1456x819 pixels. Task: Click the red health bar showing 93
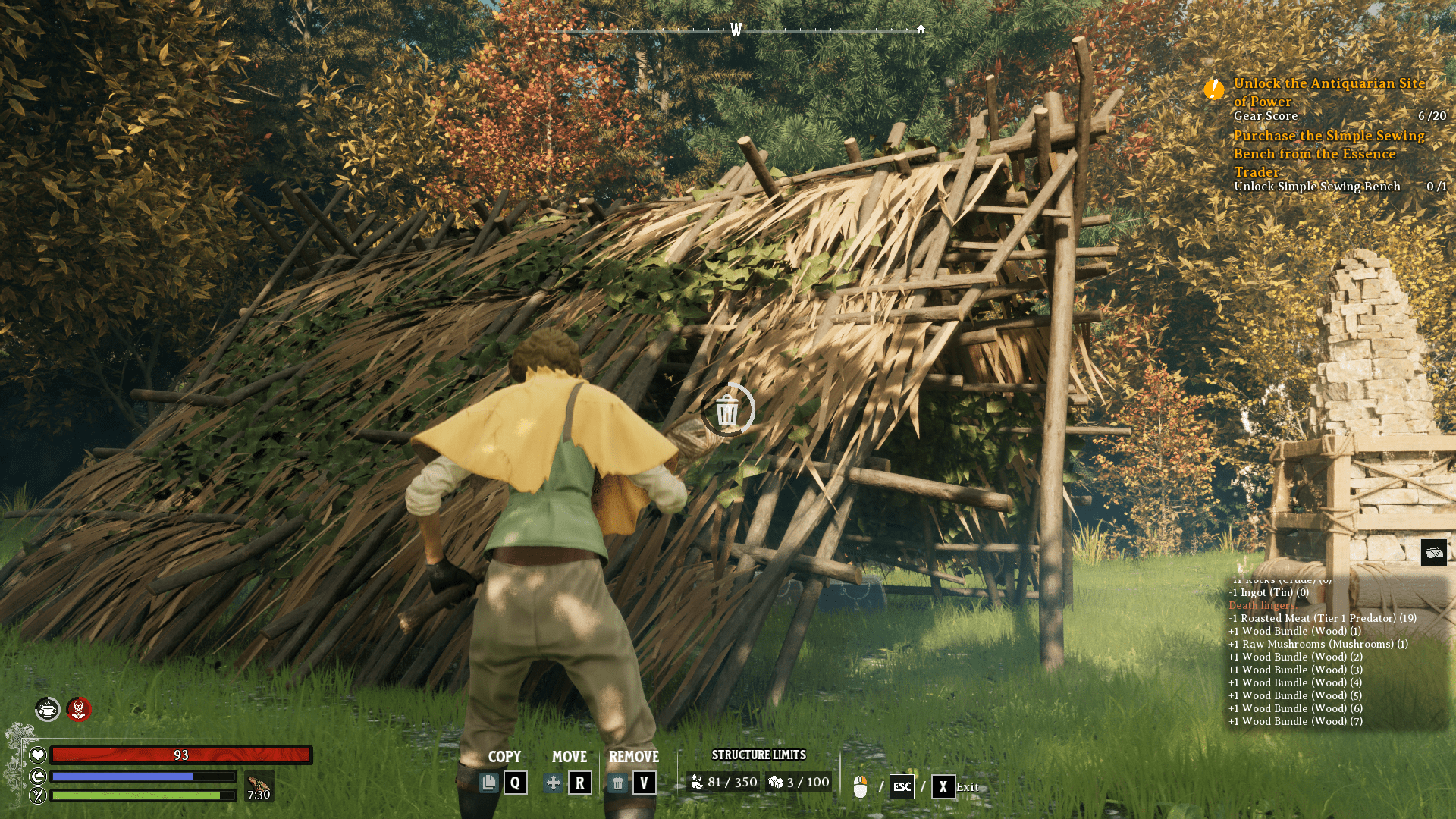coord(180,755)
